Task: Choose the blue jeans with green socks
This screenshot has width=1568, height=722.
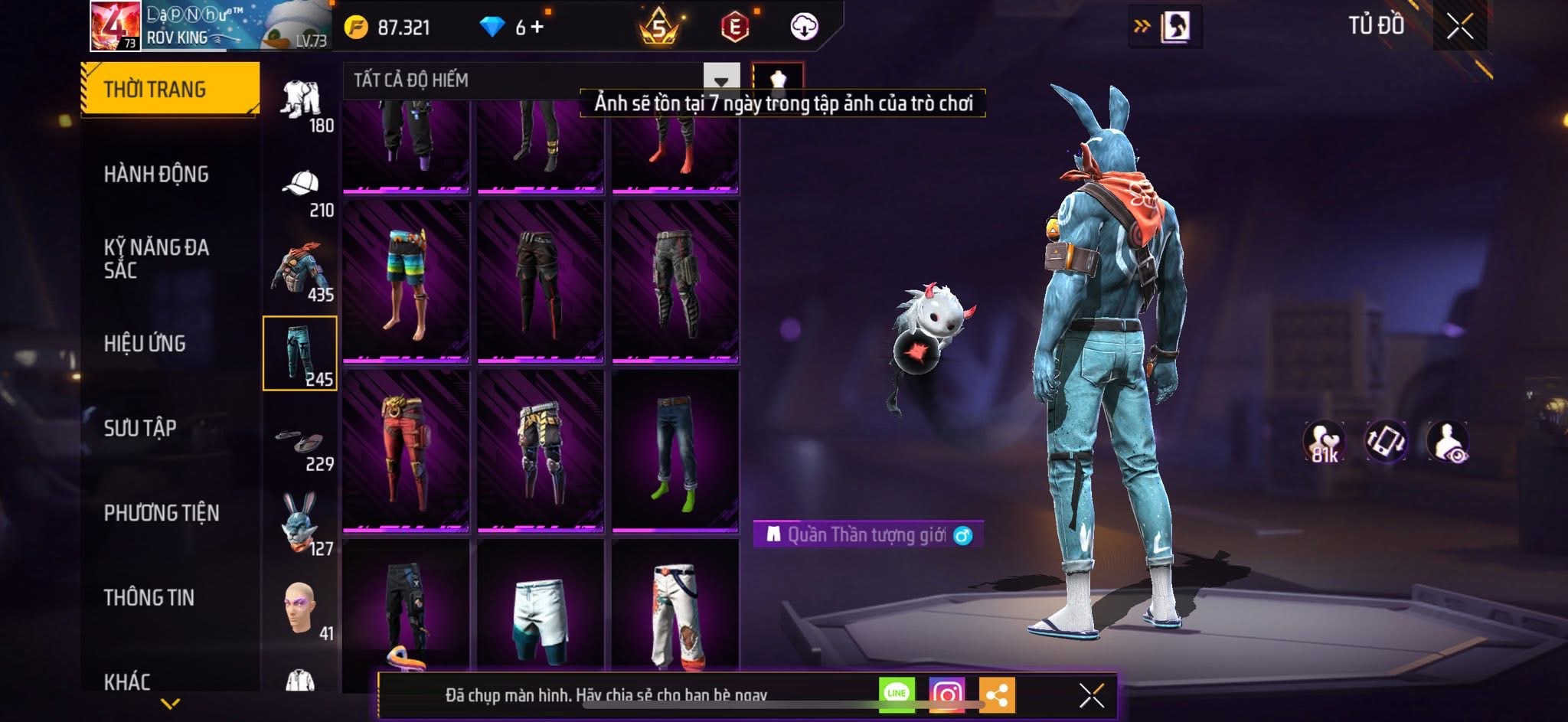Action: [675, 450]
